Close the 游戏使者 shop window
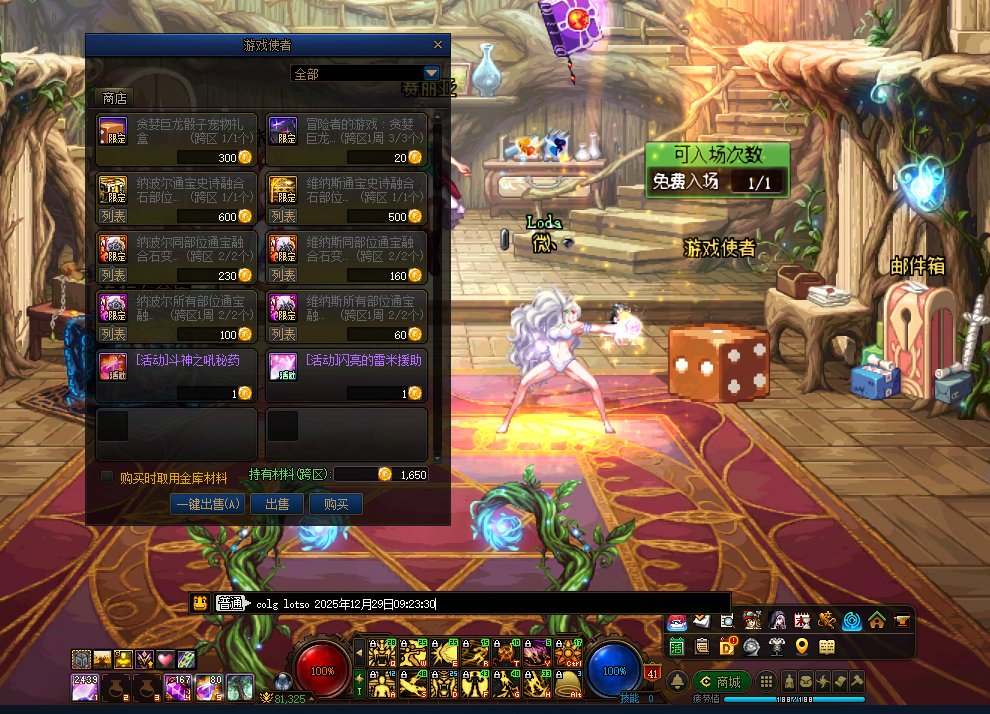 click(437, 45)
